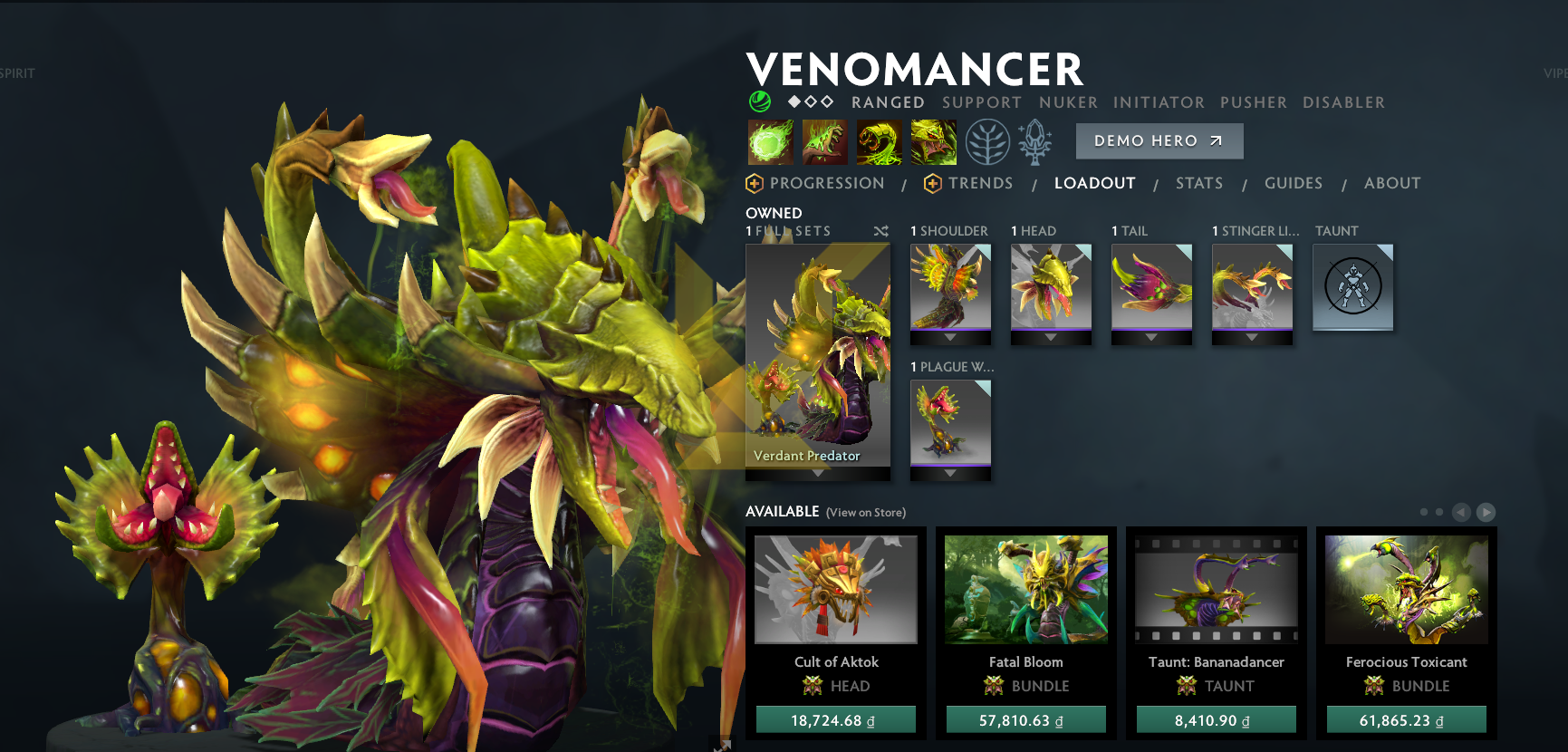The image size is (1568, 752).
Task: Shuffle owned sets using the shuffle icon
Action: [880, 231]
